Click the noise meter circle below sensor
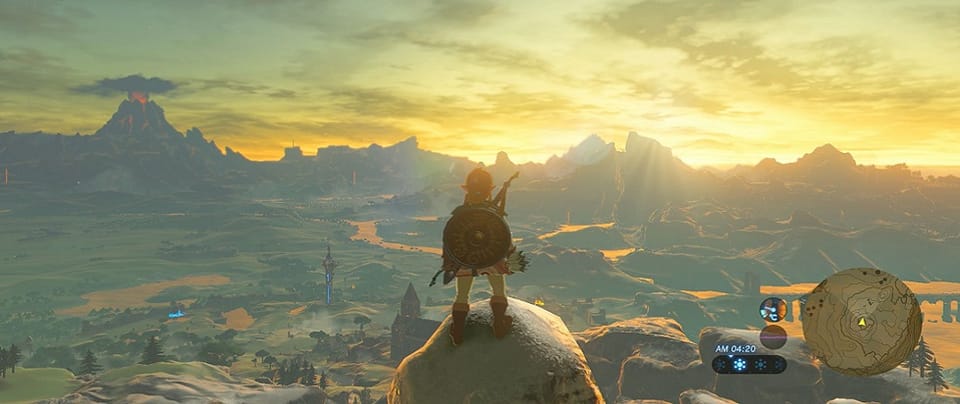This screenshot has width=960, height=404. (772, 336)
